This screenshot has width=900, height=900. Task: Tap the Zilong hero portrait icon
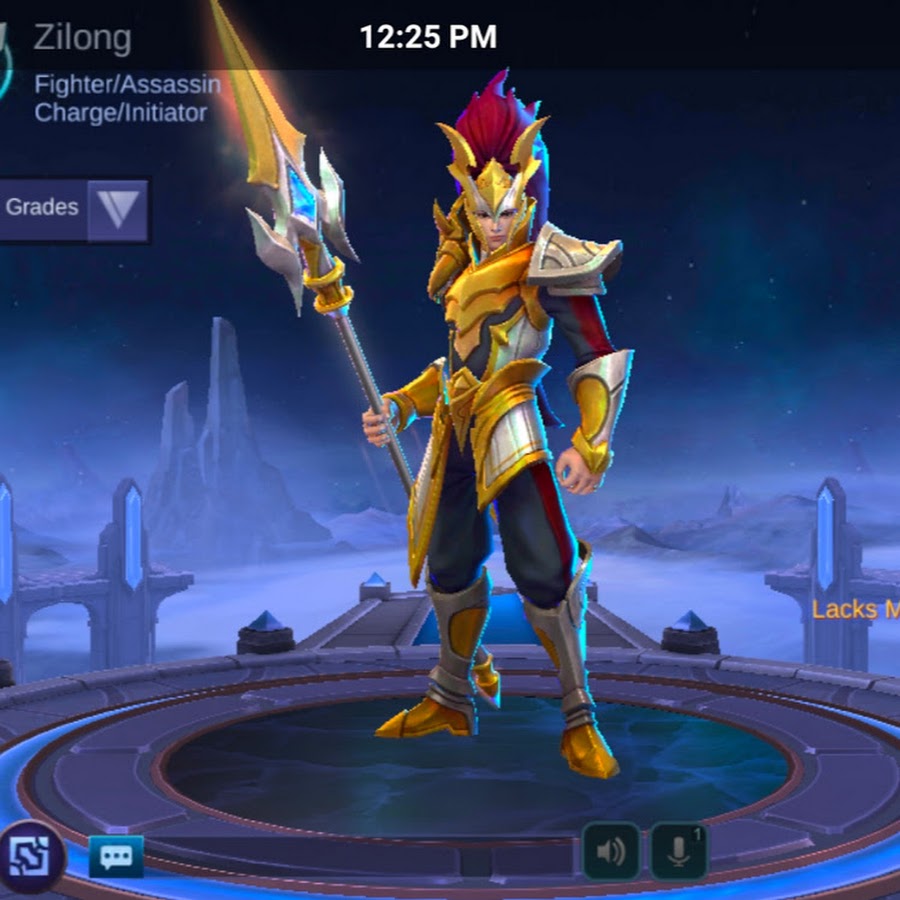(x=8, y=62)
